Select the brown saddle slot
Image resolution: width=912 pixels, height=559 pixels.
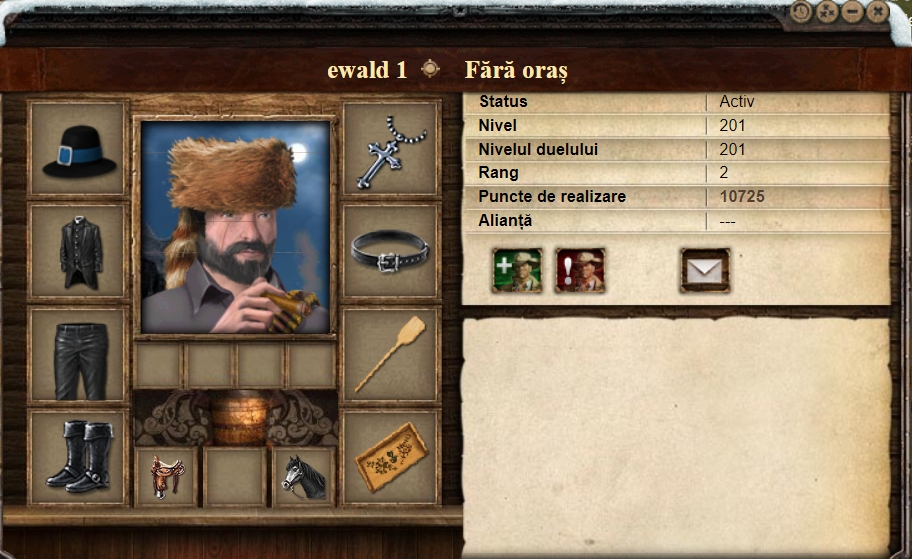(x=166, y=477)
